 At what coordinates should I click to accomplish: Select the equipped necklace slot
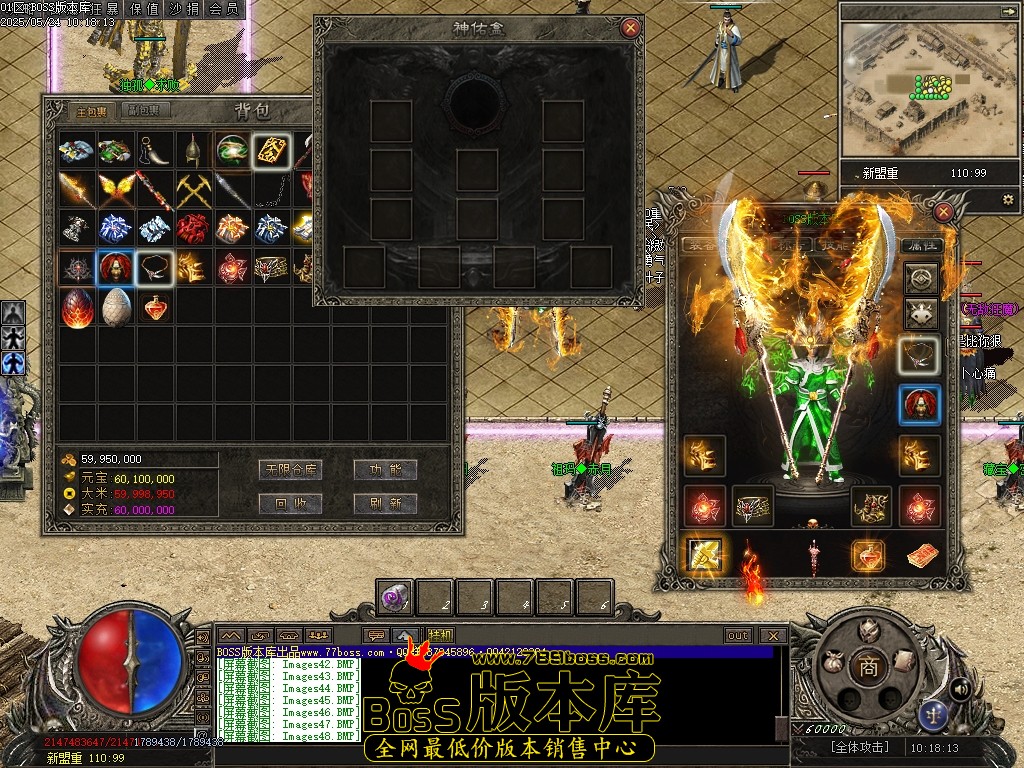tap(919, 353)
